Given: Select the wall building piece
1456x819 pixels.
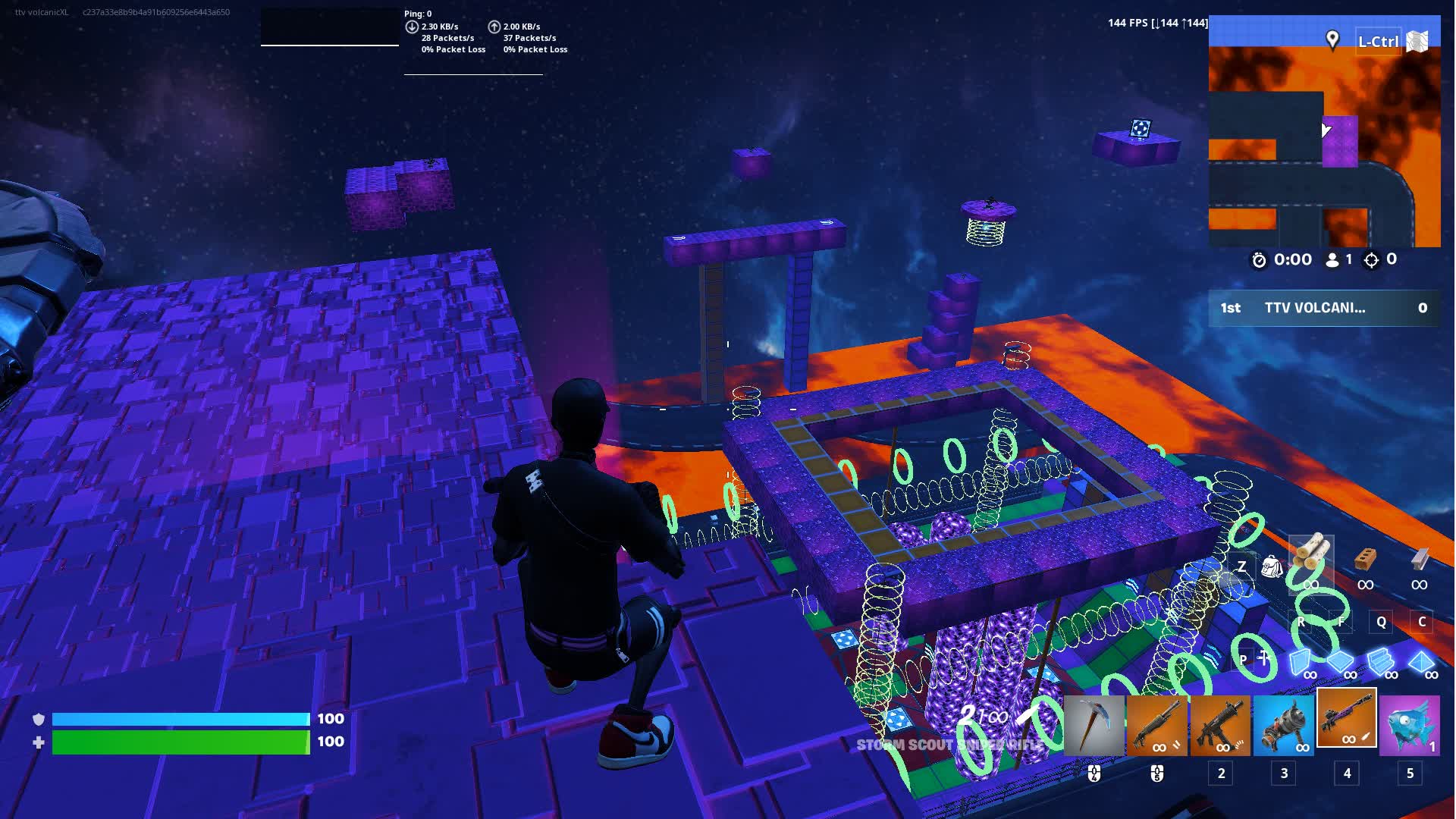Looking at the screenshot, I should coord(1301,661).
